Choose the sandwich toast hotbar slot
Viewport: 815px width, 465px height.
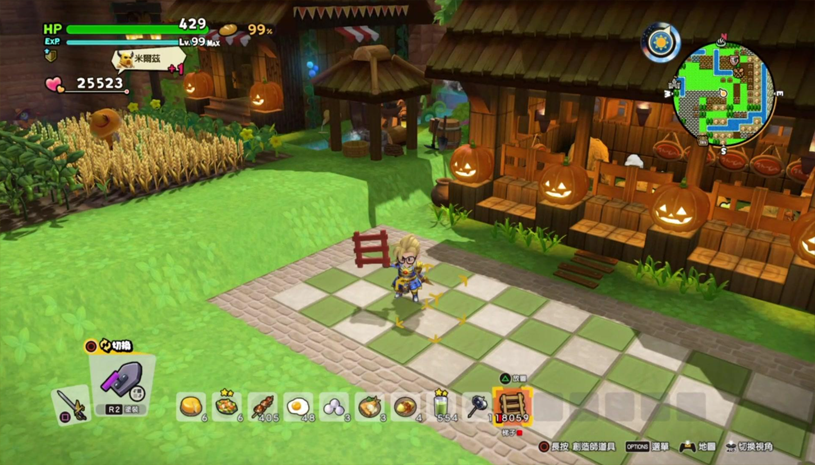click(x=370, y=406)
